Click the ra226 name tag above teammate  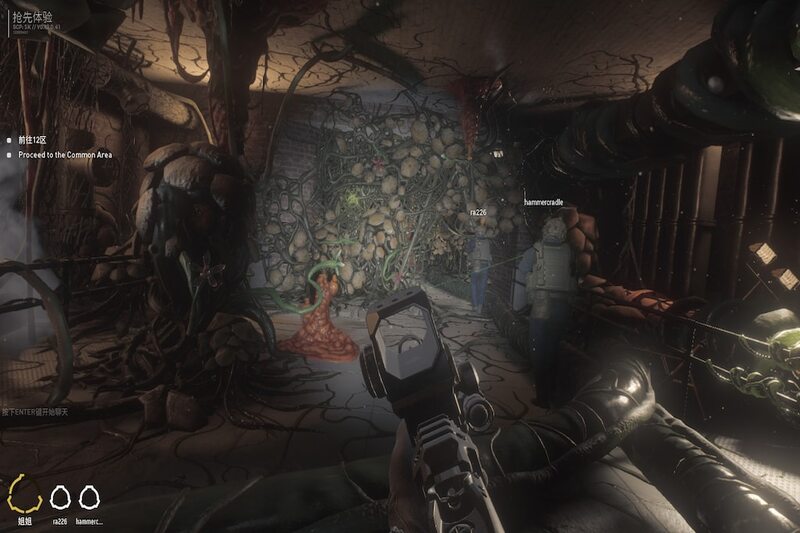(x=478, y=212)
